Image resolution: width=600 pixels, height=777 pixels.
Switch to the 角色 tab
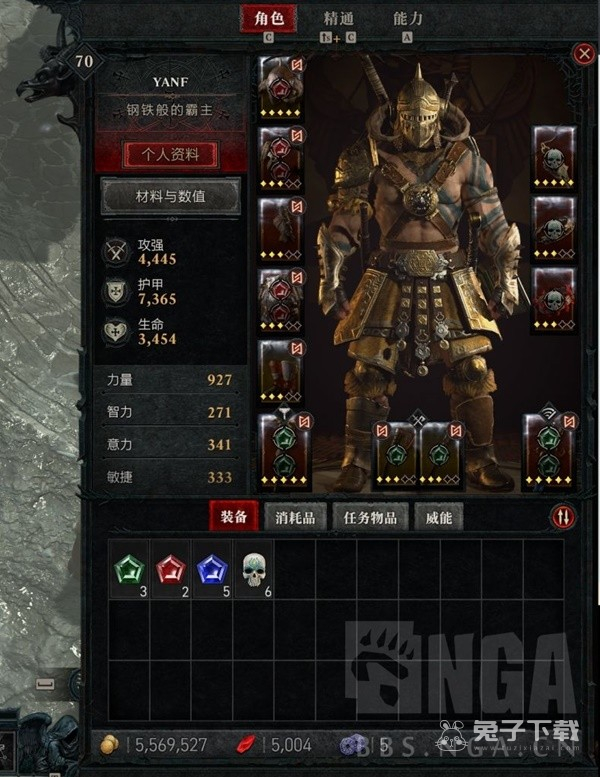click(269, 19)
